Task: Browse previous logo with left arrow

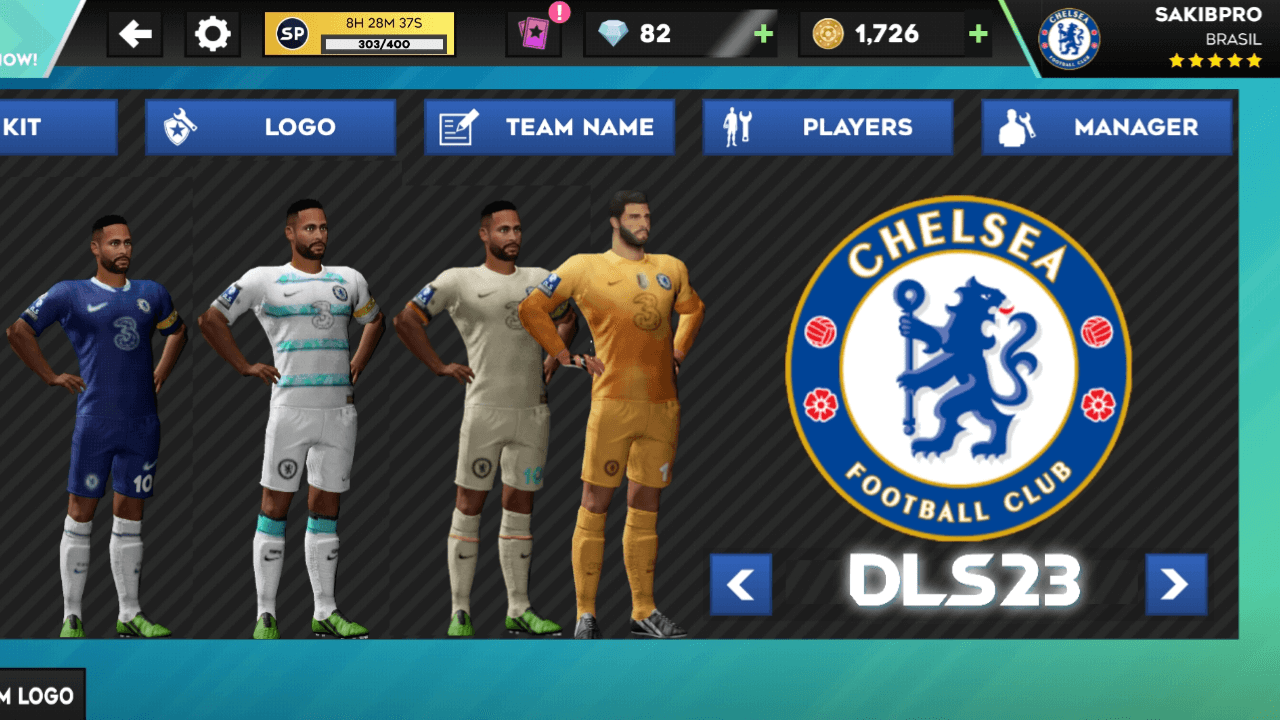Action: point(740,584)
